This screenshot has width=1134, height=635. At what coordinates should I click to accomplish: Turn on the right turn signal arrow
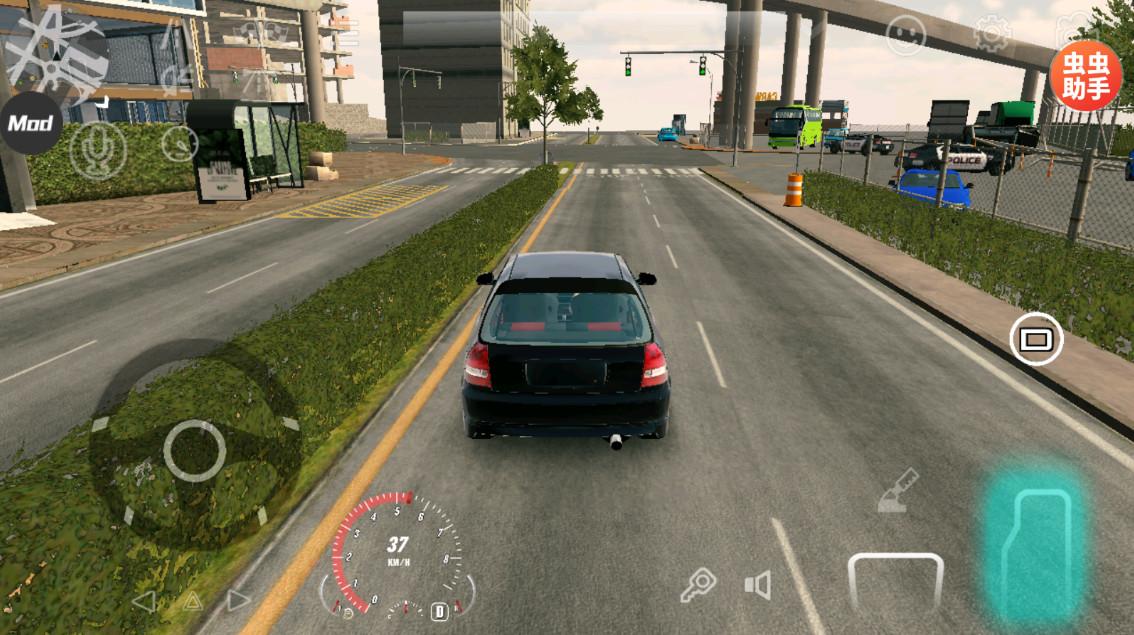pyautogui.click(x=238, y=601)
